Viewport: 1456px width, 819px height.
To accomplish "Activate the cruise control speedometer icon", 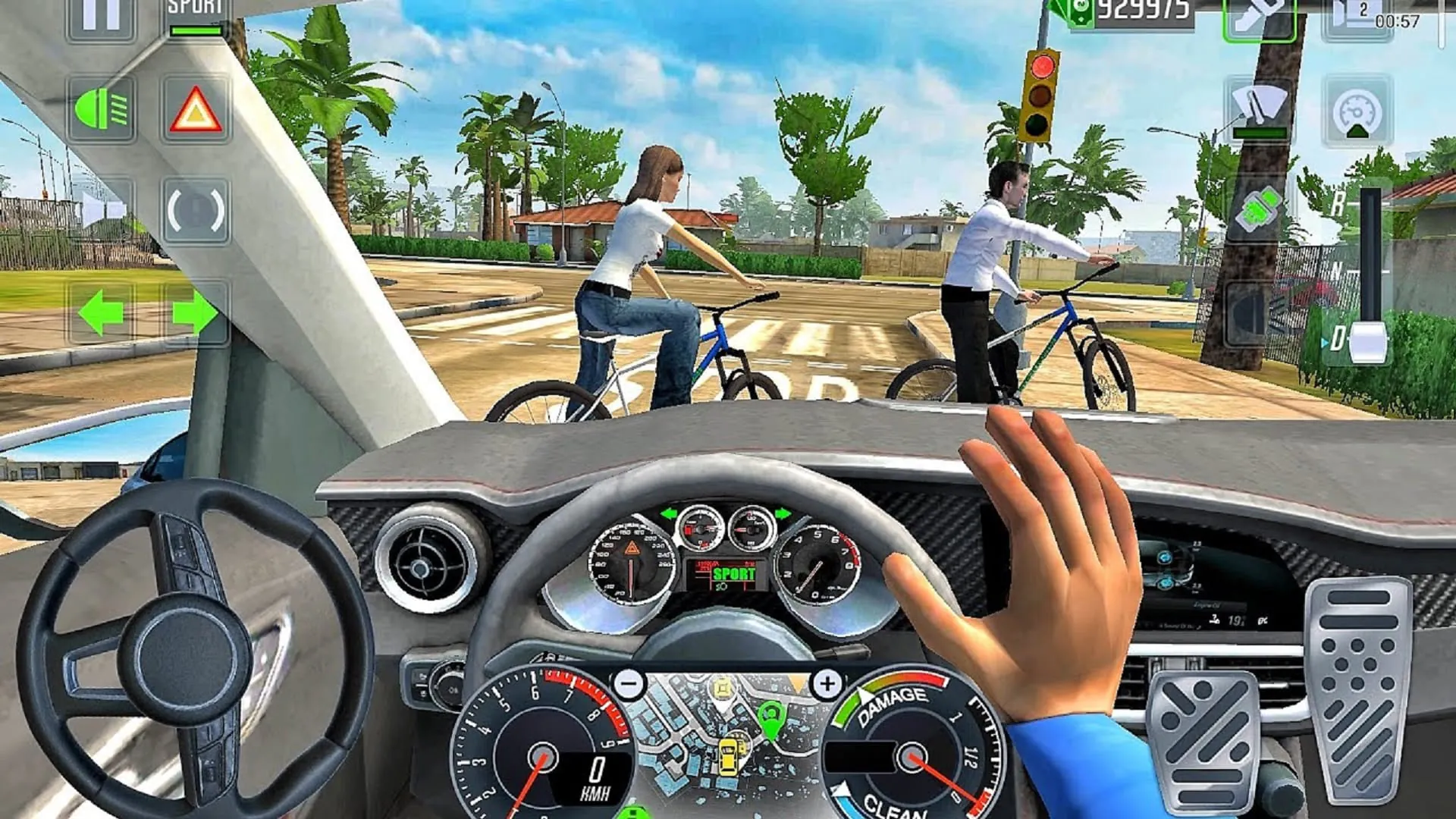I will tap(1356, 112).
